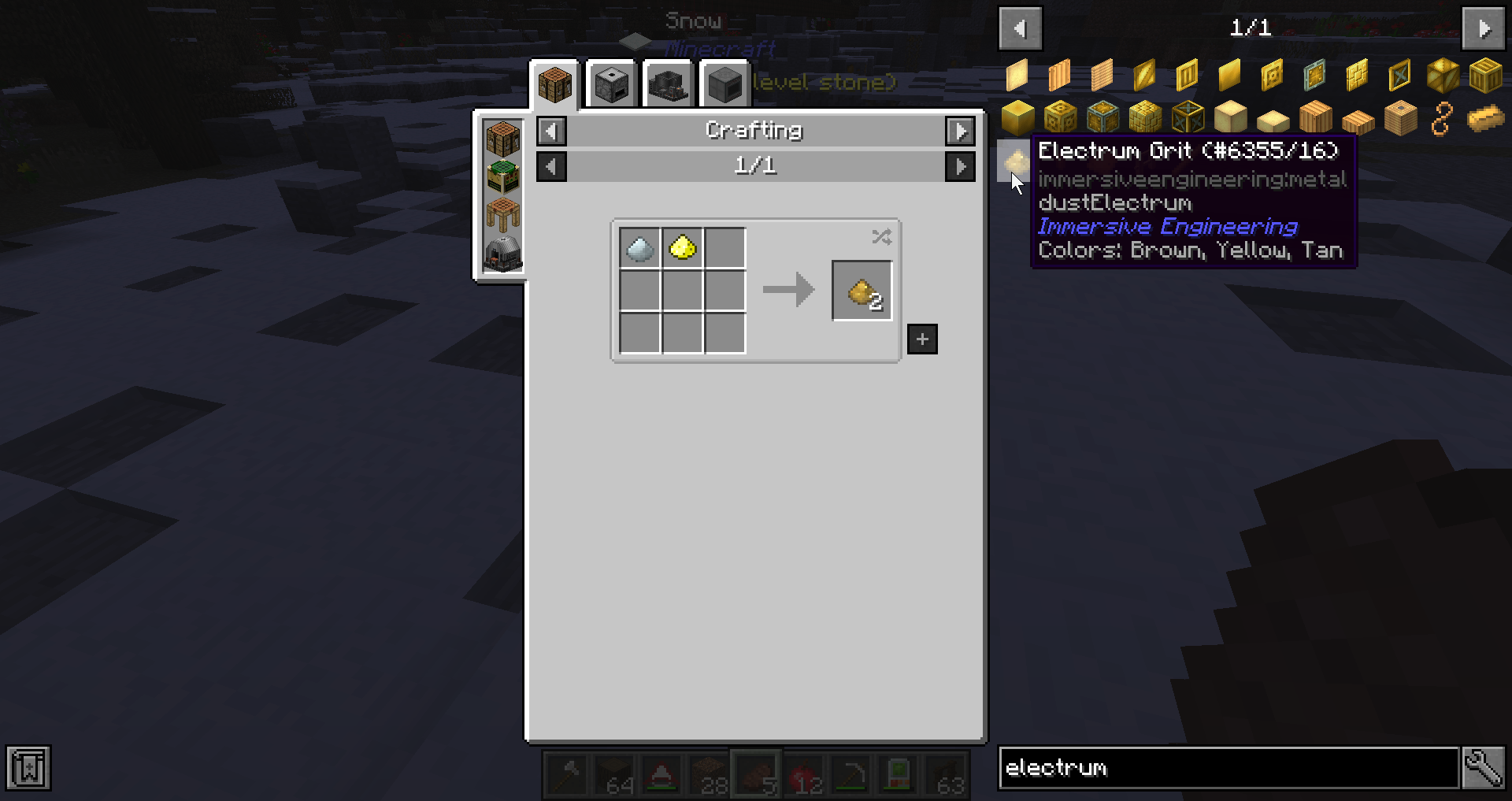
Task: Switch to the dark gray cube tab
Action: (724, 84)
